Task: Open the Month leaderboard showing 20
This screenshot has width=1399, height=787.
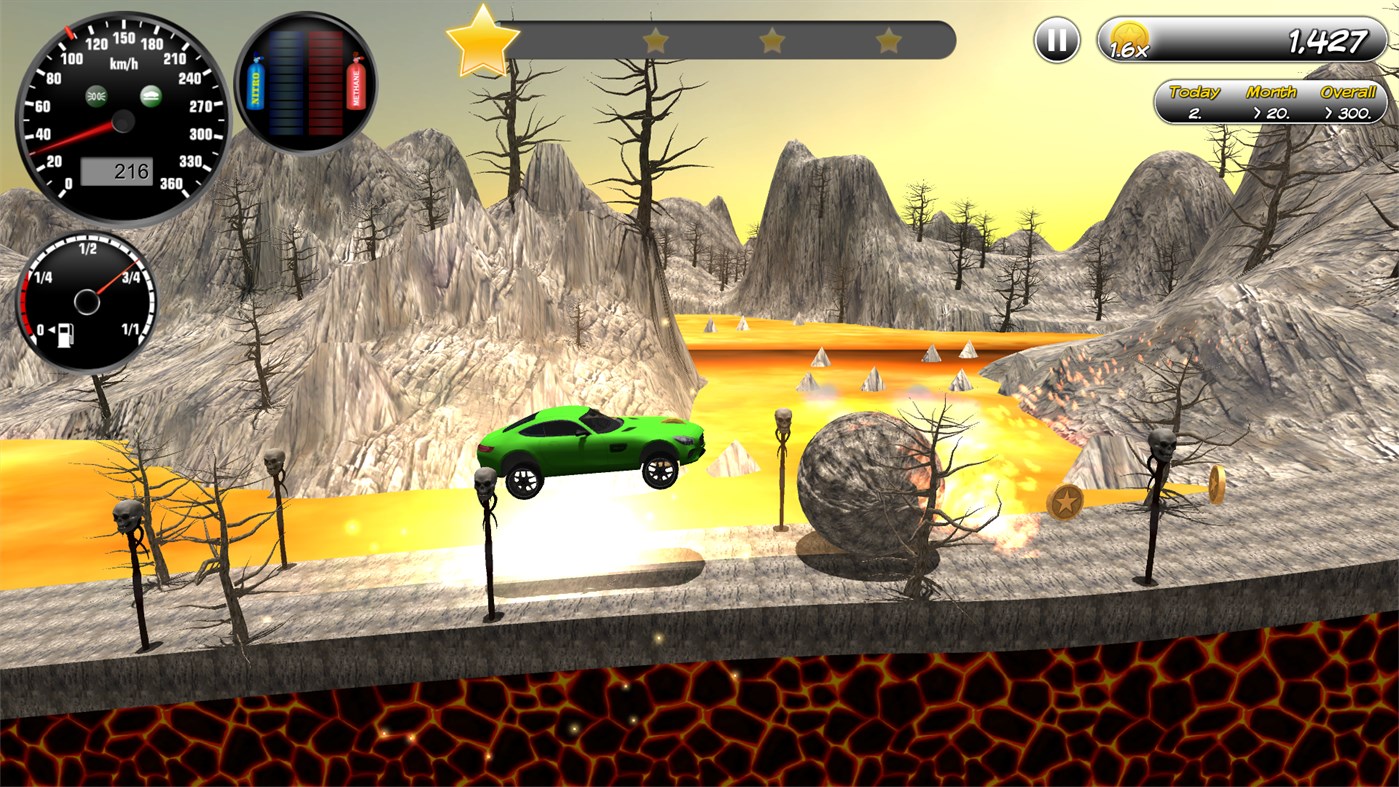Action: click(1276, 112)
